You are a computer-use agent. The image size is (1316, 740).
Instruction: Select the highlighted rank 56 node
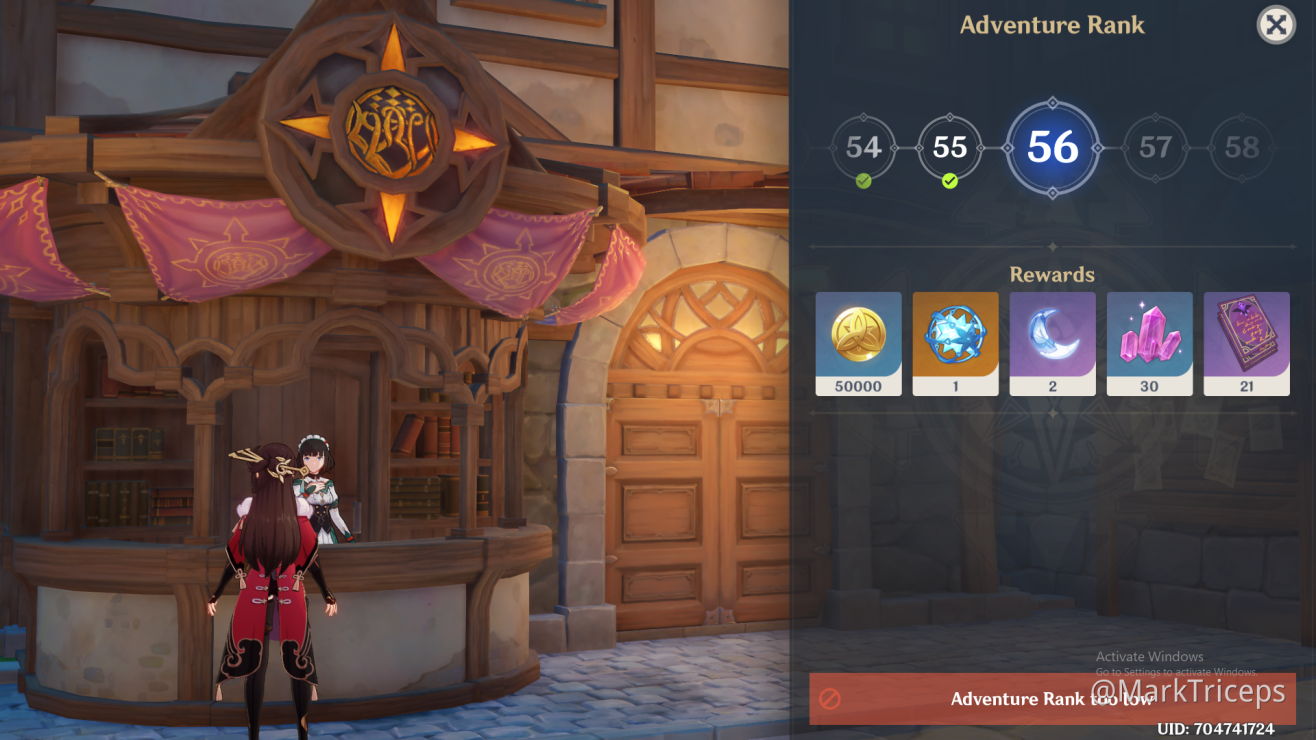1052,148
